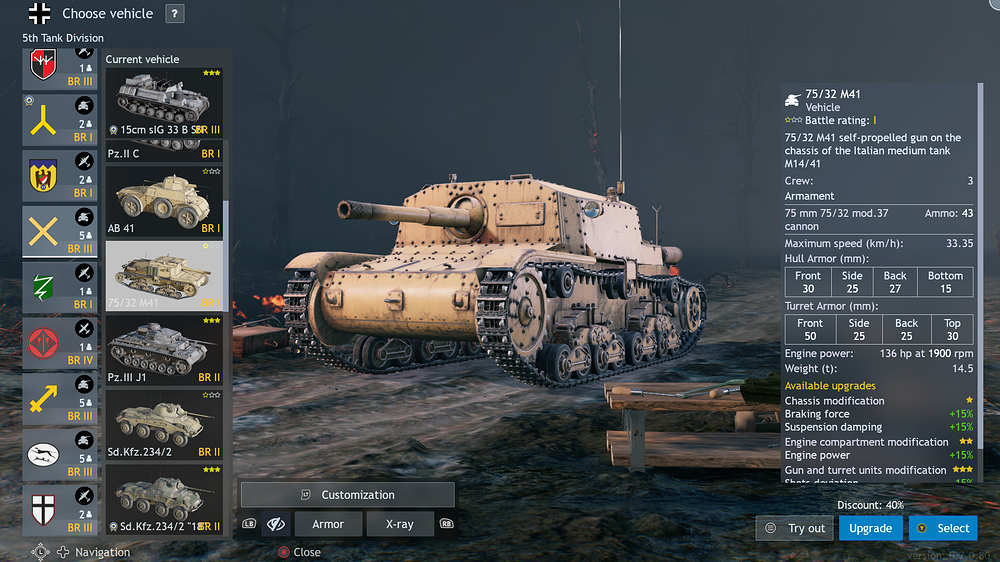Select the 15cm sIG 33 B vehicle
The width and height of the screenshot is (1000, 562).
point(164,104)
